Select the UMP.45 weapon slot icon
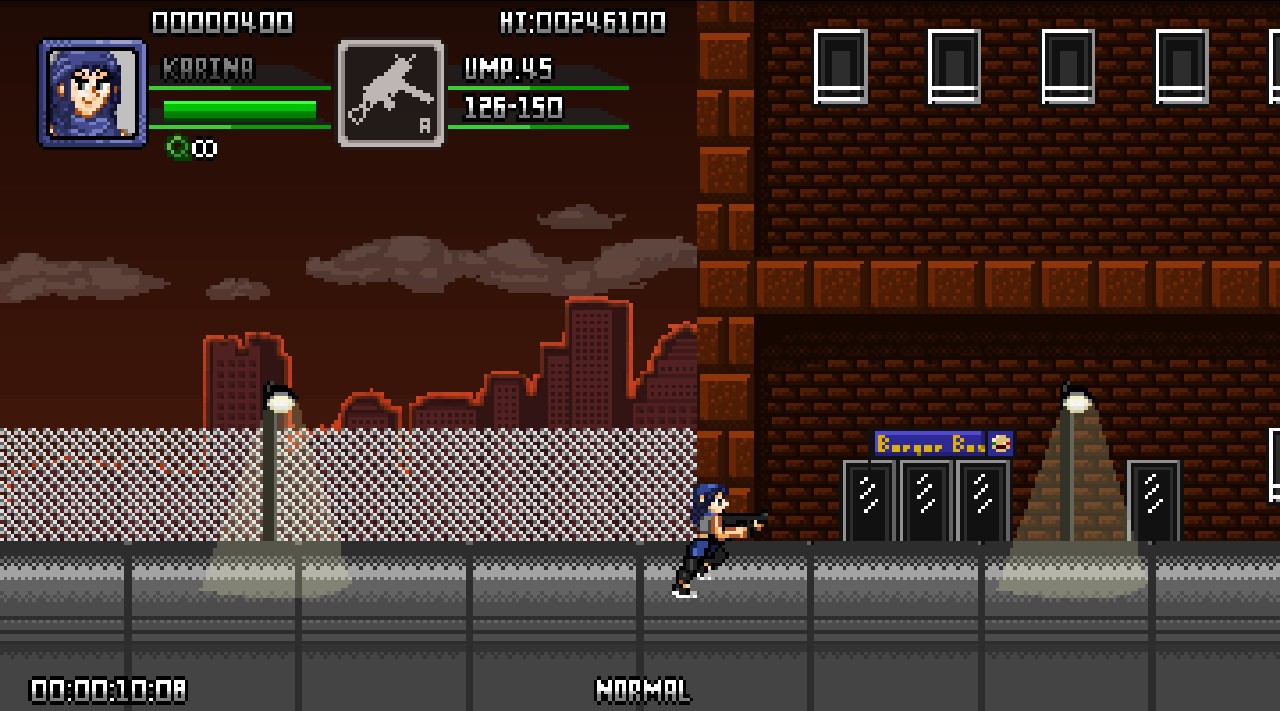This screenshot has height=711, width=1280. (x=391, y=93)
